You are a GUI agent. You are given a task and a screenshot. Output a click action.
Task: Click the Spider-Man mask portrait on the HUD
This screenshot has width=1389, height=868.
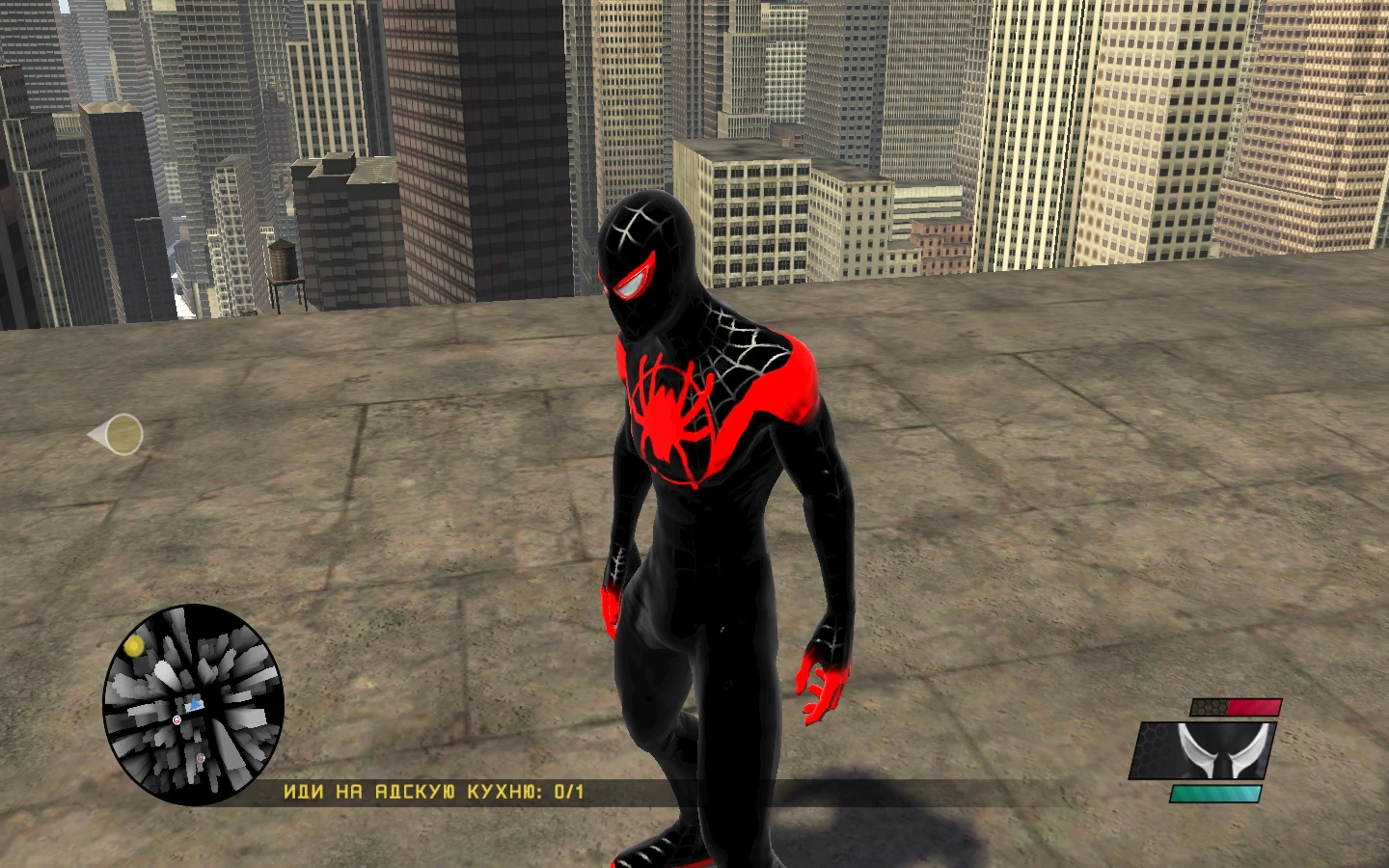click(1203, 750)
